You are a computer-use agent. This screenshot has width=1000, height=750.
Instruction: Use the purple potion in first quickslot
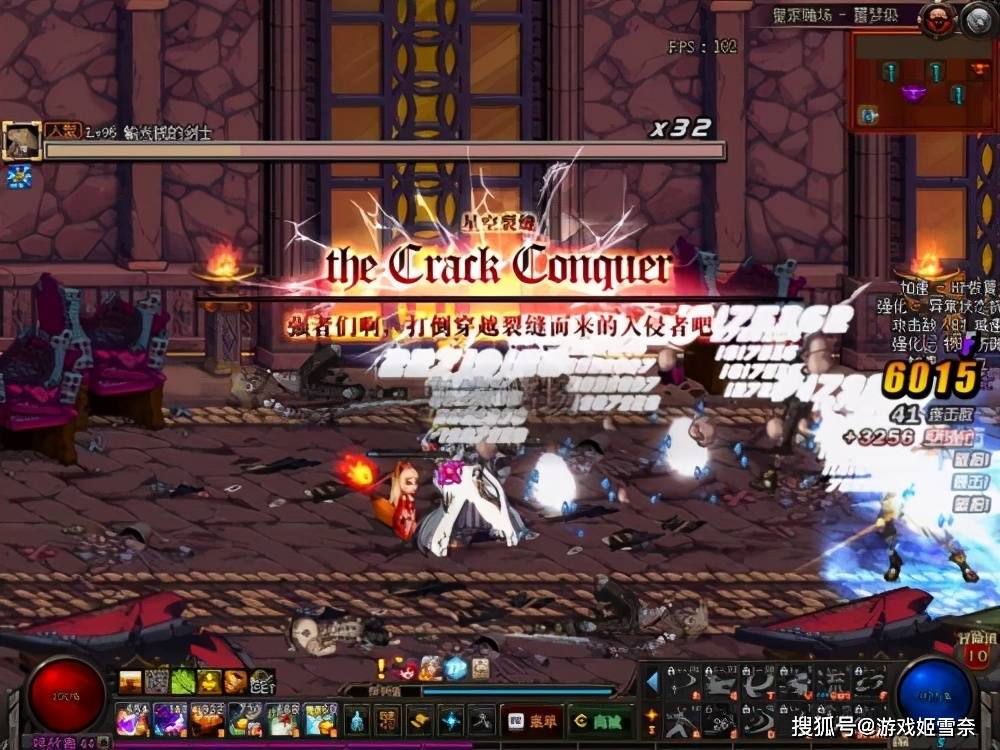(x=131, y=719)
